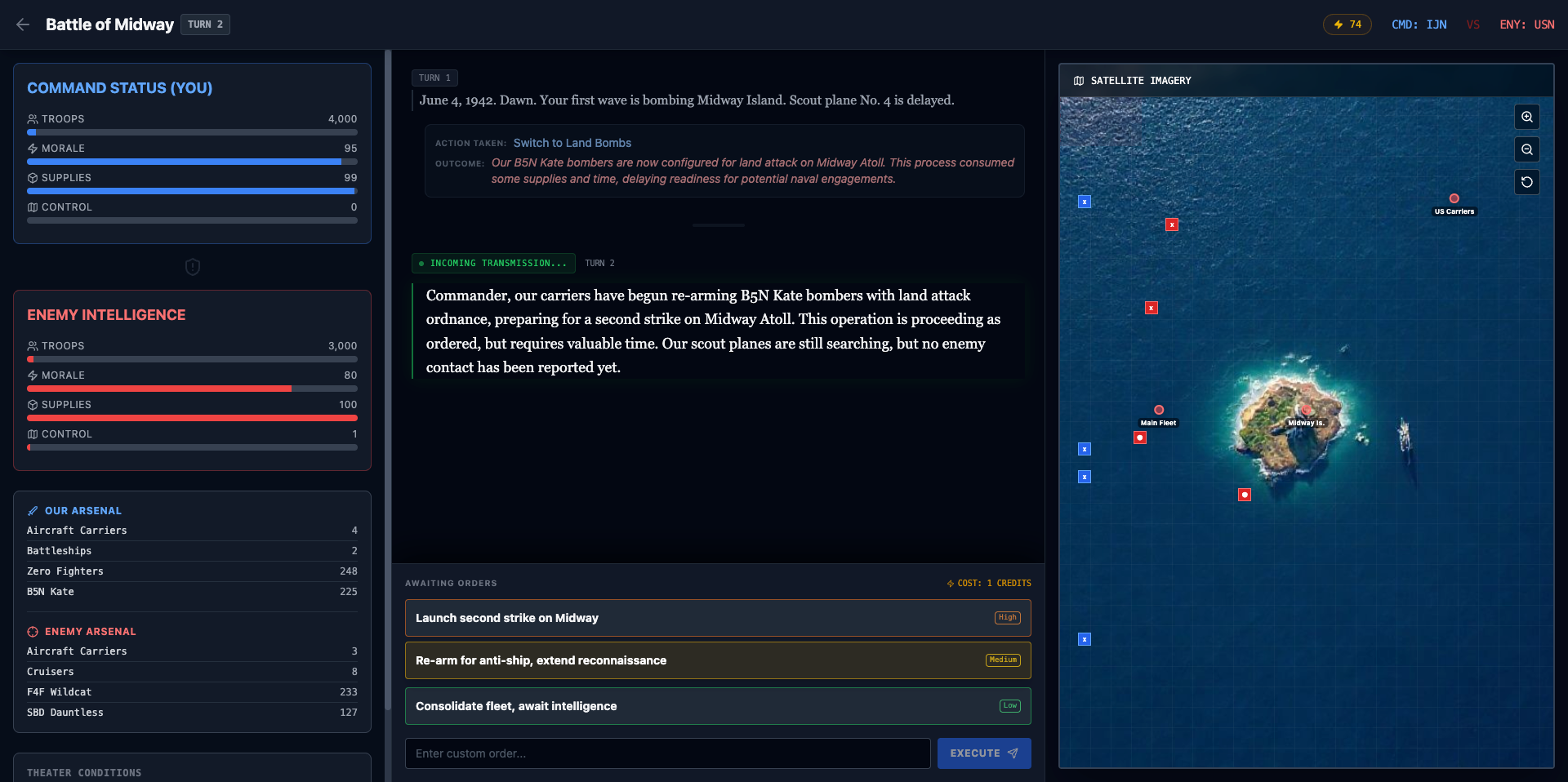Image resolution: width=1568 pixels, height=782 pixels.
Task: Select the US Carriers marker on map
Action: coord(1454,198)
